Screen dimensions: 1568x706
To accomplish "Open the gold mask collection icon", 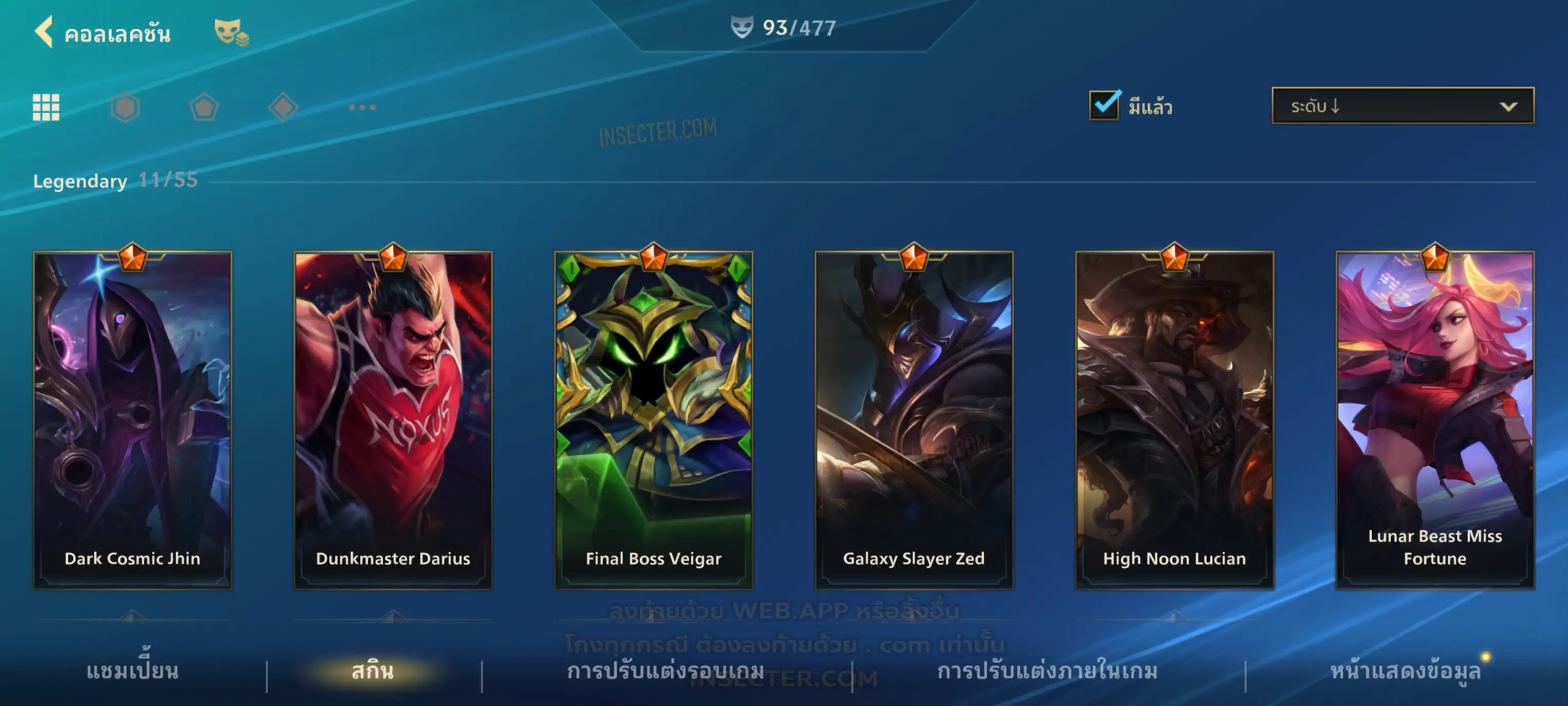I will point(230,32).
